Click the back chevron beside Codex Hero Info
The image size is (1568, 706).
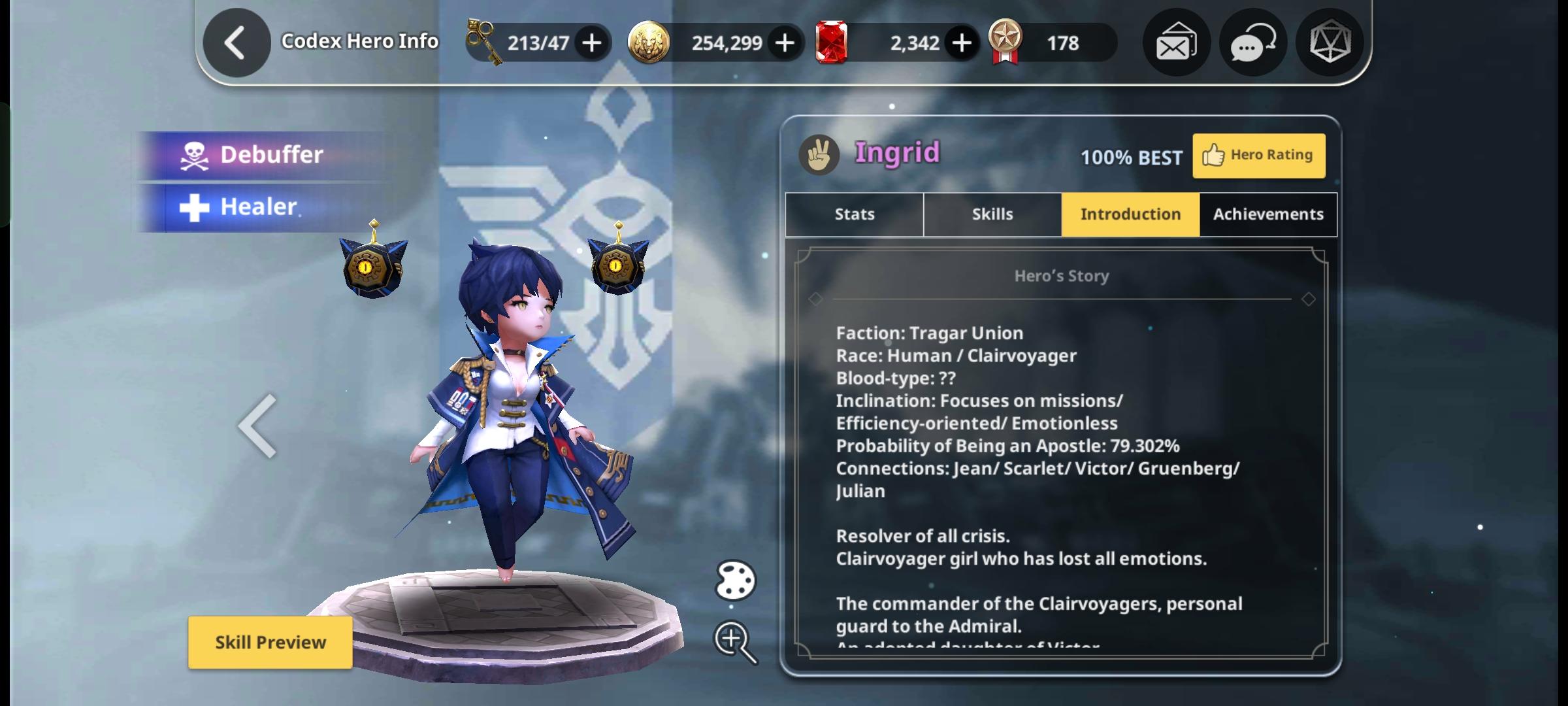point(237,41)
